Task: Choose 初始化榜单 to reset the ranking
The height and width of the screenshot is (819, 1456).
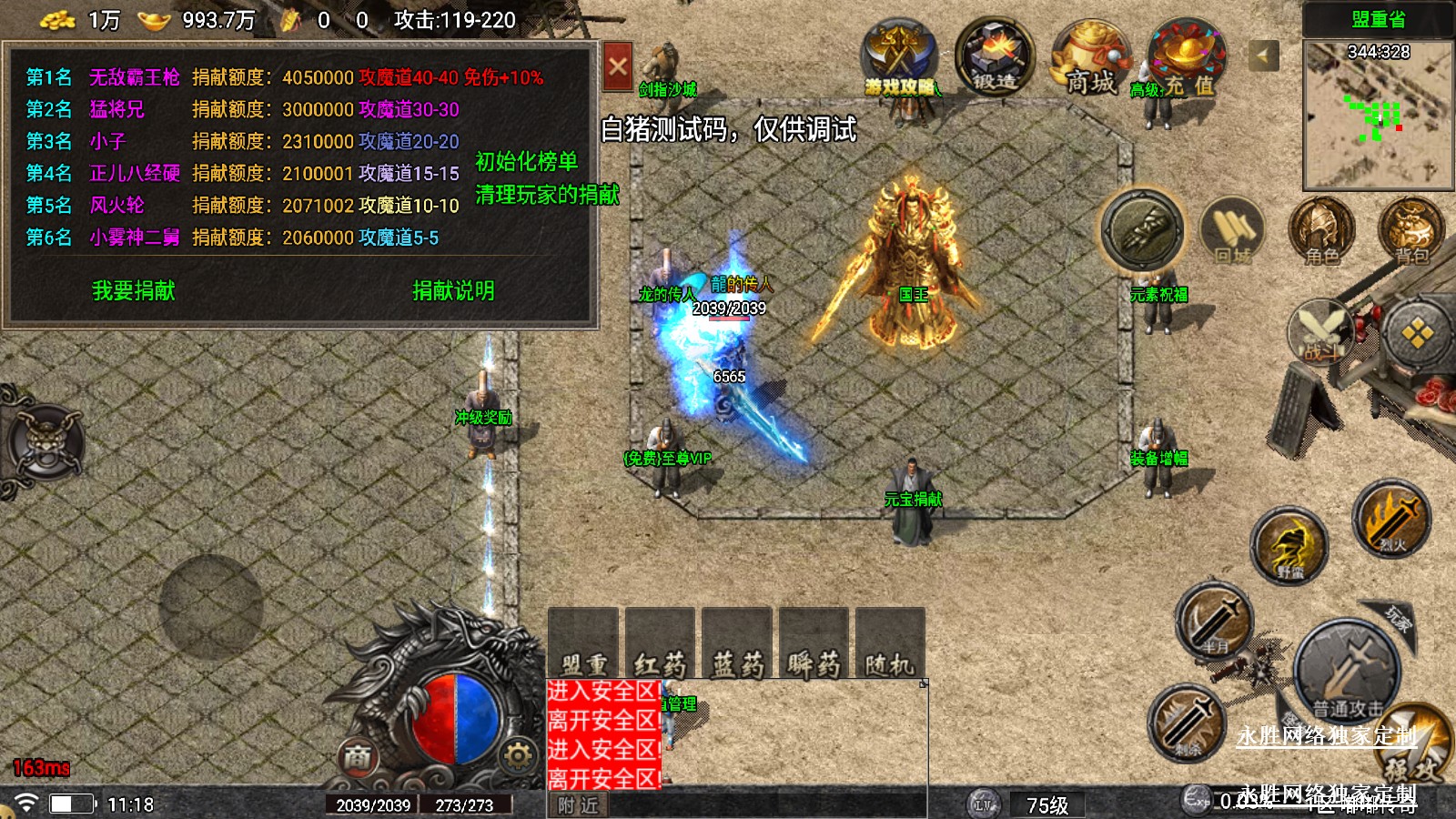Action: click(x=526, y=162)
